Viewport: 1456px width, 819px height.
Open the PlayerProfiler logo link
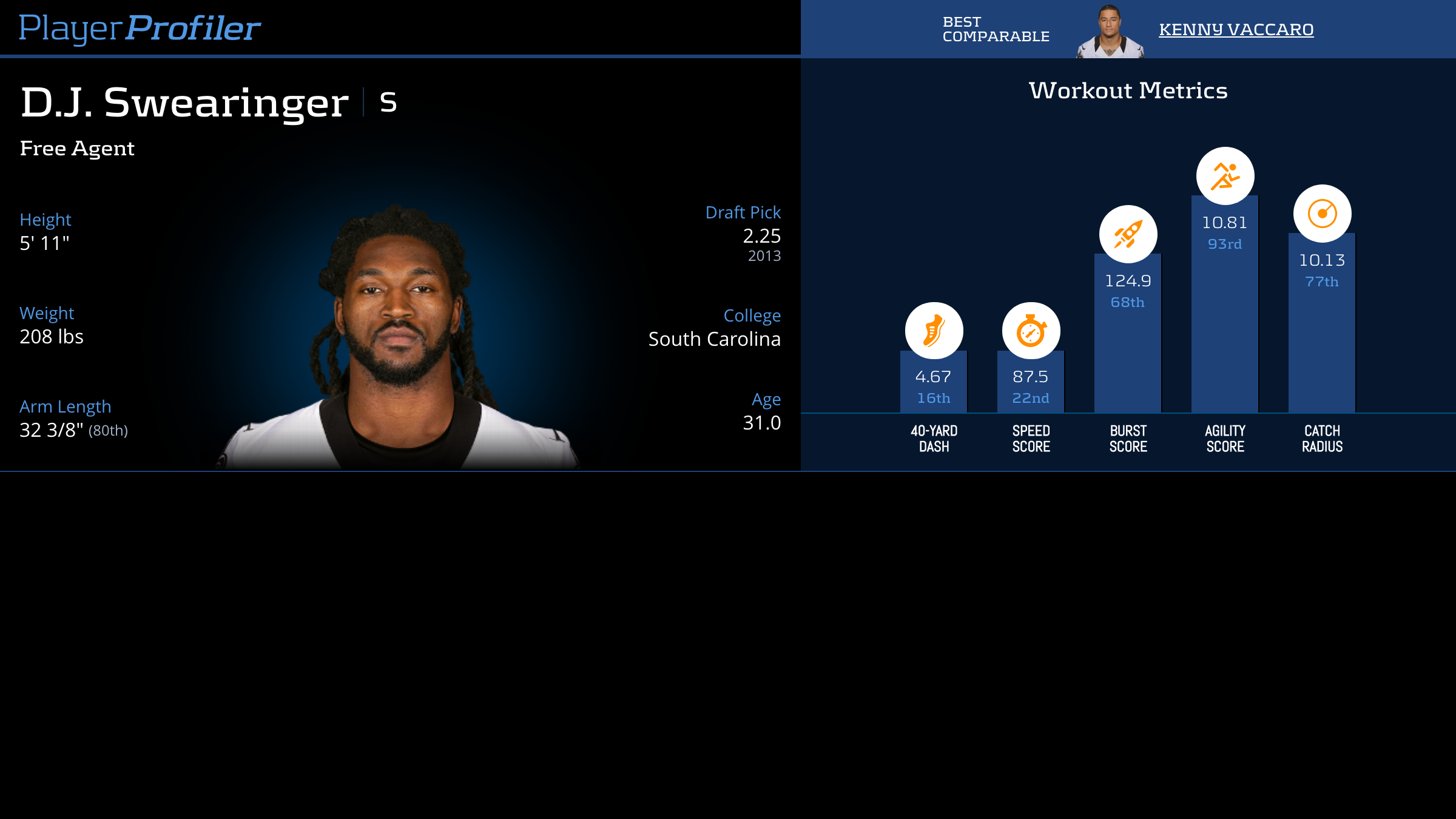coord(140,28)
